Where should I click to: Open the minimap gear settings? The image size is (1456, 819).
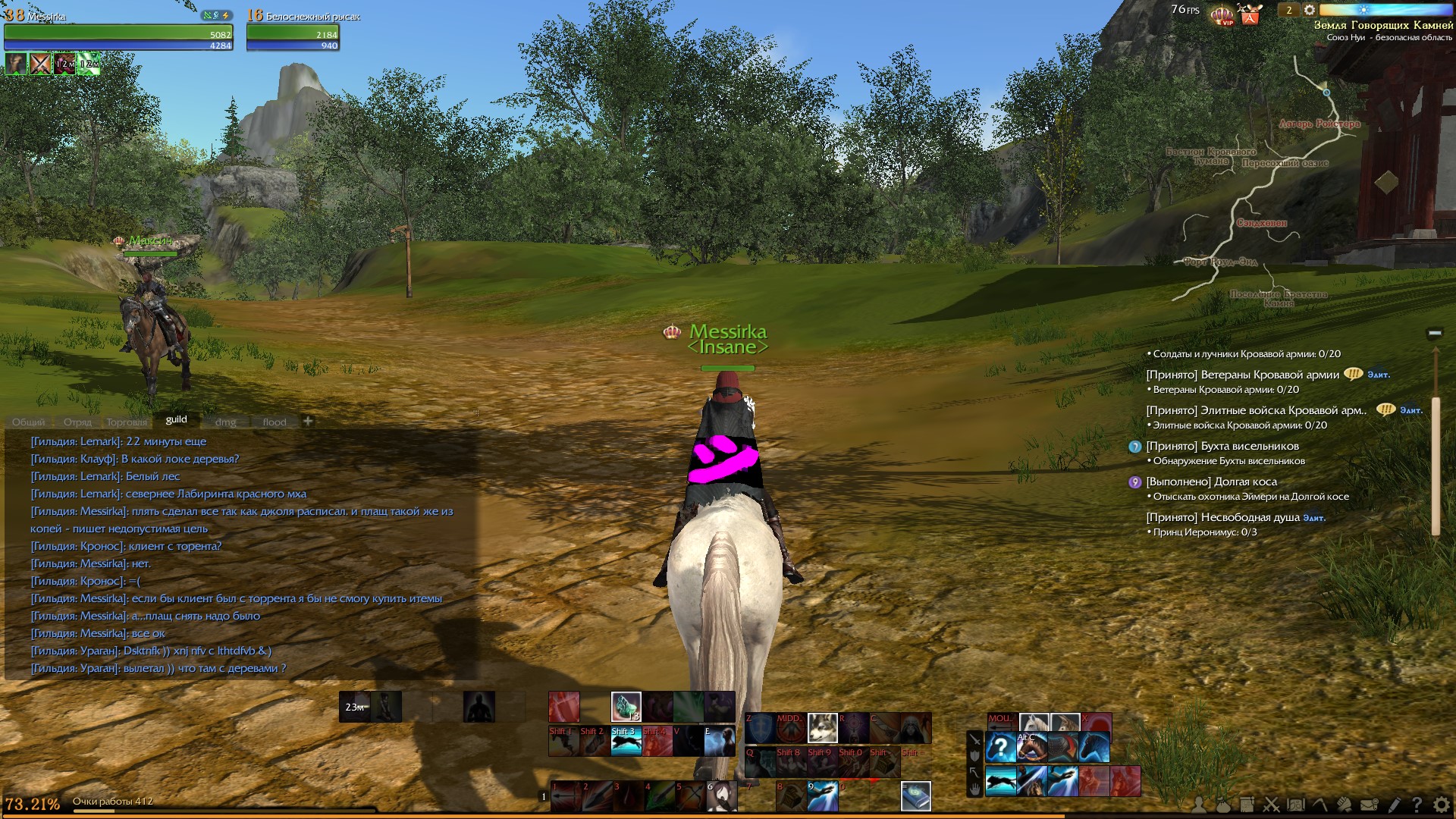click(x=1310, y=10)
